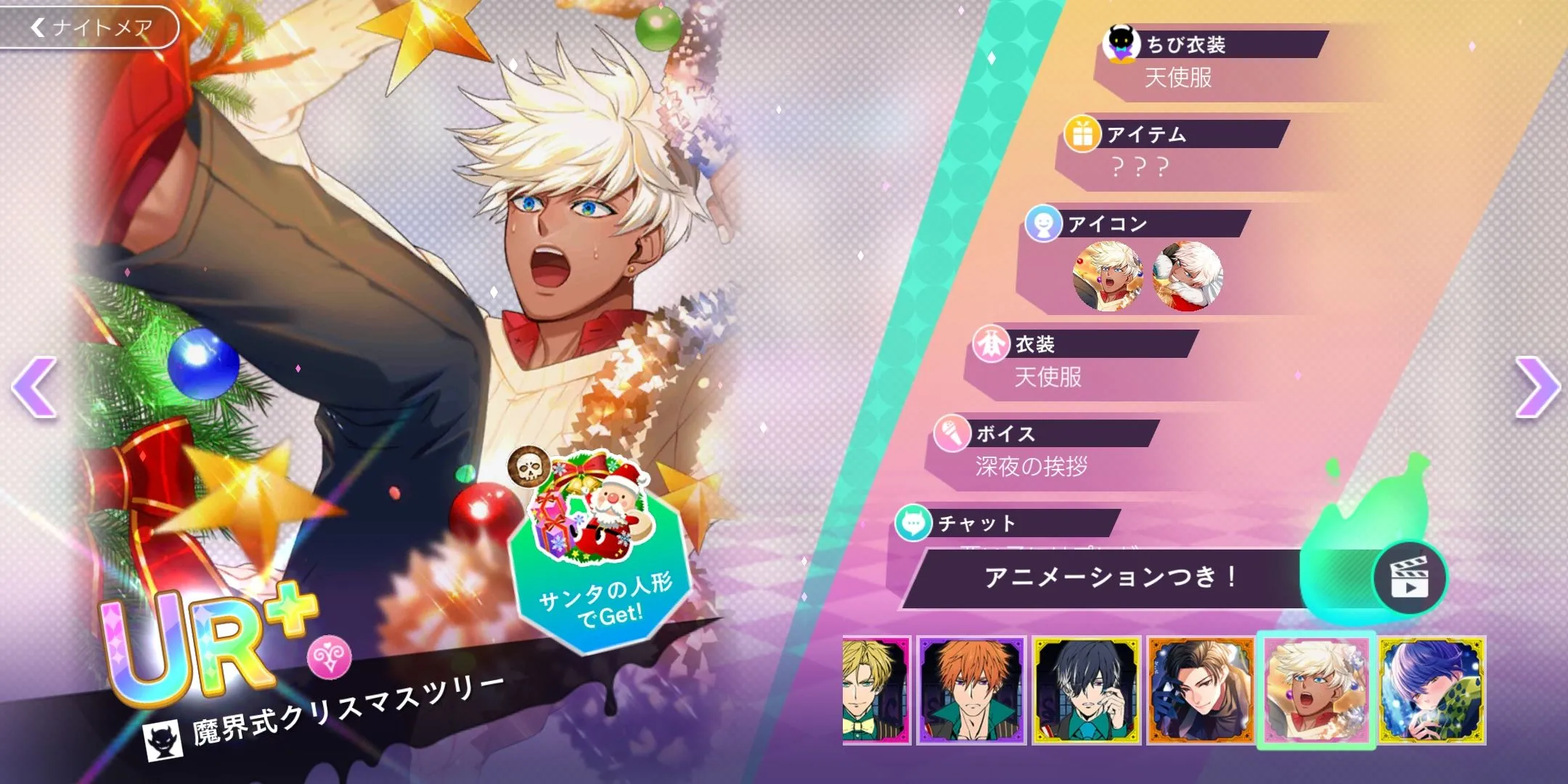The height and width of the screenshot is (784, 1568).
Task: Select the orange-haired character card thumbnail
Action: (971, 690)
